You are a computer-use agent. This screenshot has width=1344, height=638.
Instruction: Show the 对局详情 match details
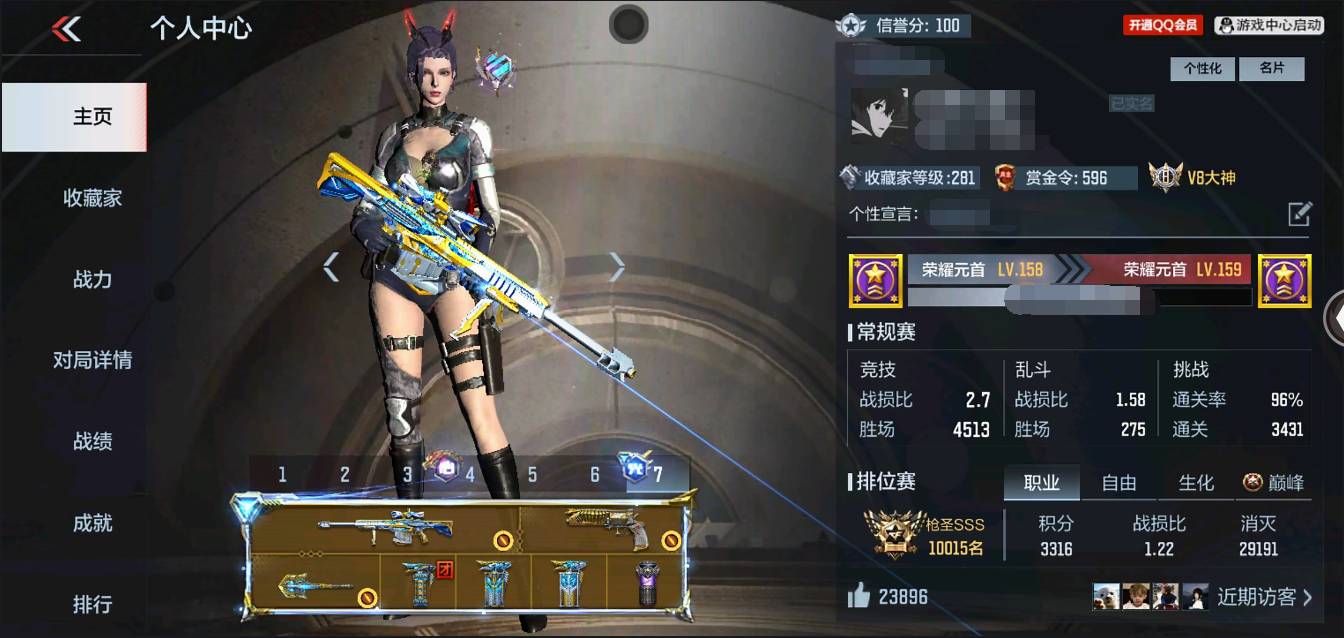coord(92,360)
